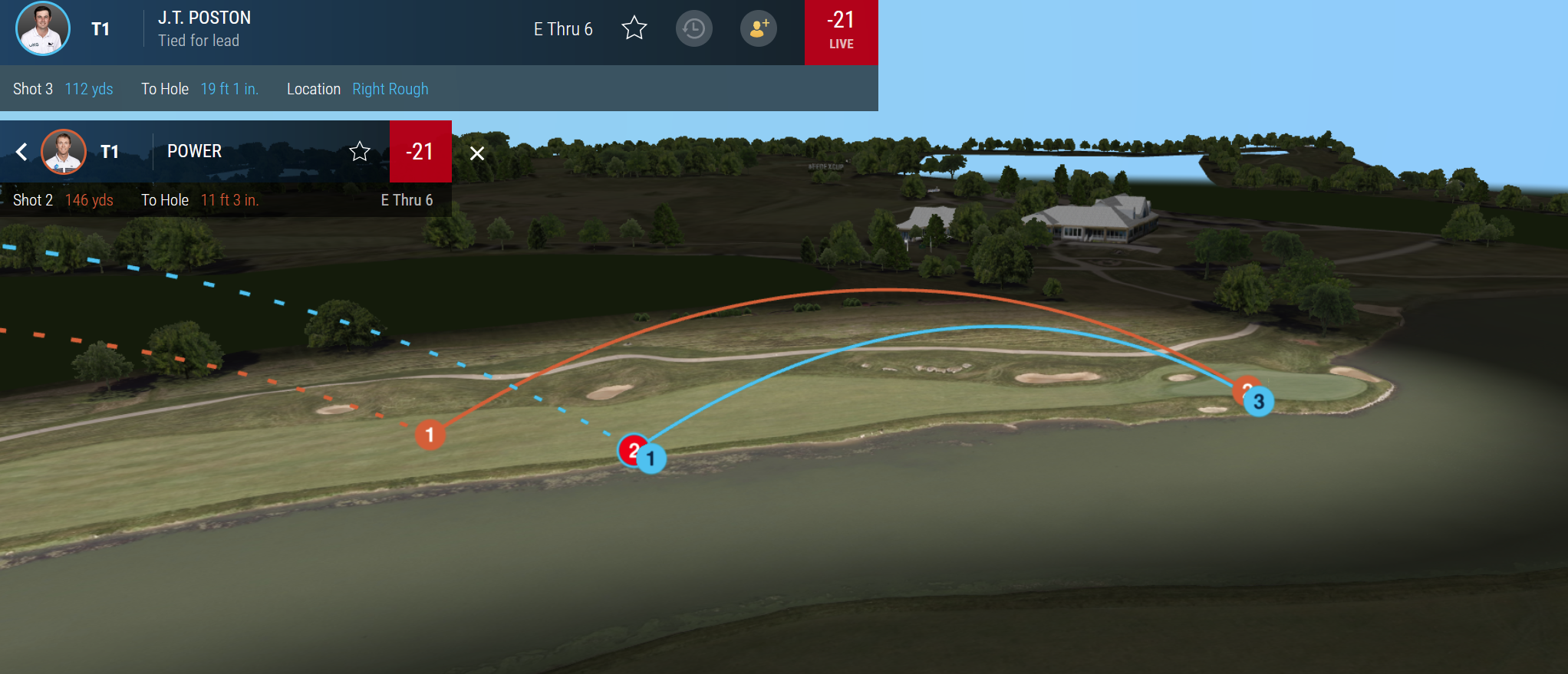Image resolution: width=1568 pixels, height=674 pixels.
Task: Select the blue shot 3 marker
Action: click(1259, 402)
